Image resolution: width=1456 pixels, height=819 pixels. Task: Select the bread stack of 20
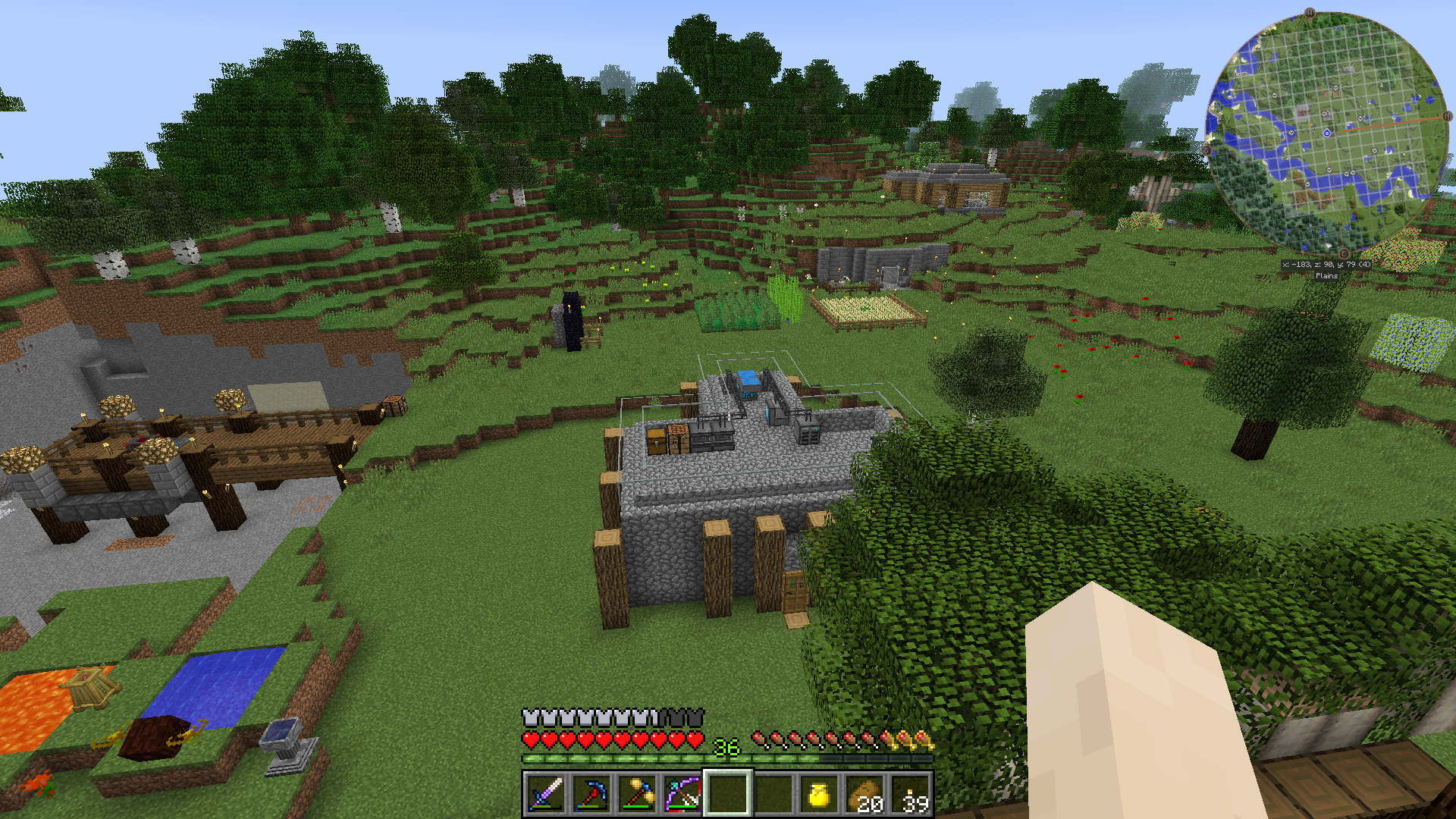coord(864,794)
